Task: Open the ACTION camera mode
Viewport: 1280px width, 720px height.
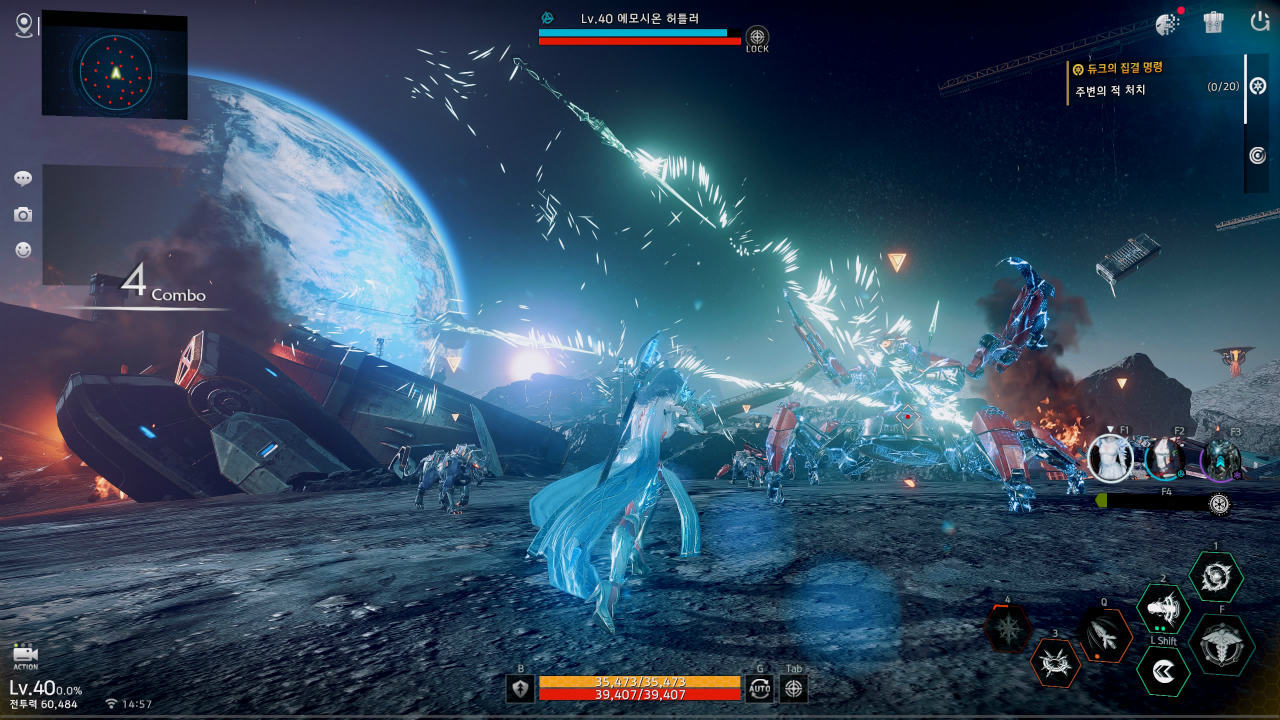Action: coord(25,657)
